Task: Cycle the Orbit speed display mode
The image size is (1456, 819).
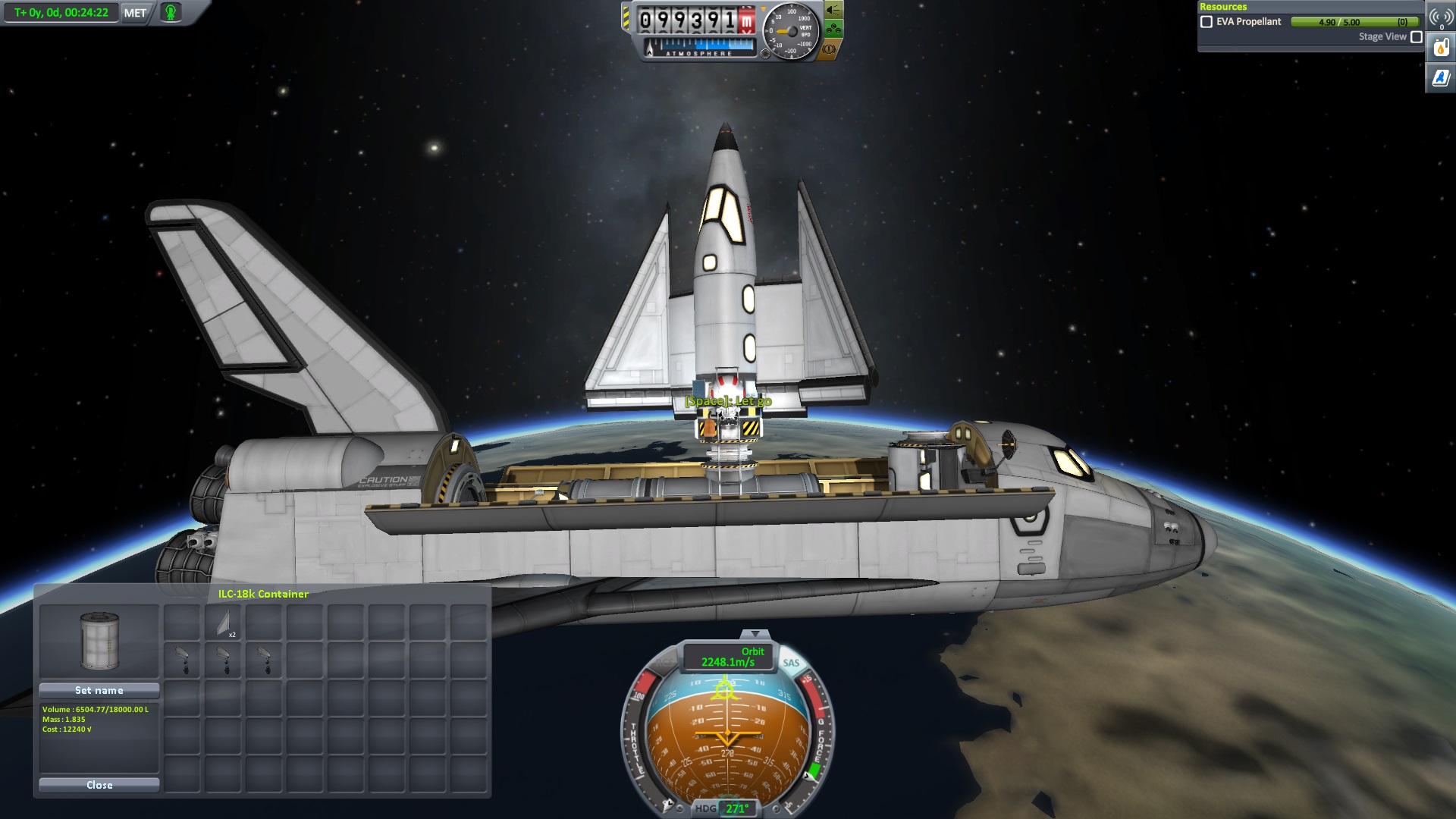Action: point(728,657)
